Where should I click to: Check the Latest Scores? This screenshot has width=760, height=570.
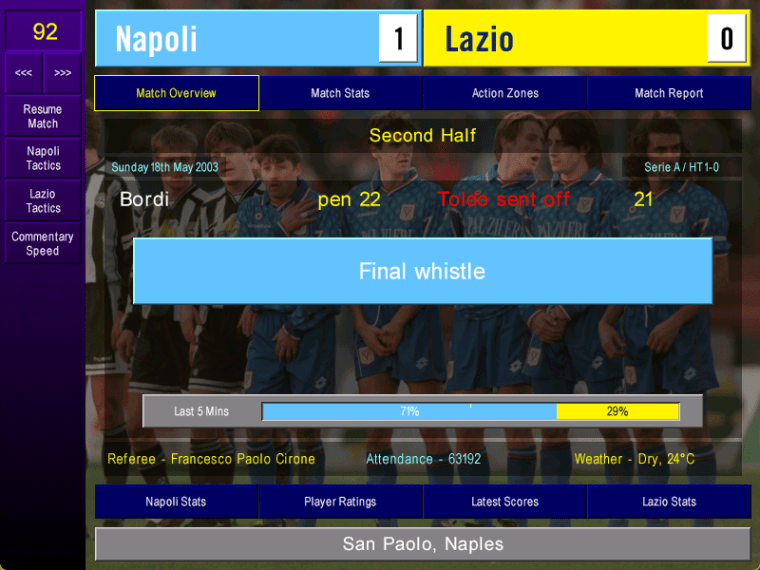505,501
